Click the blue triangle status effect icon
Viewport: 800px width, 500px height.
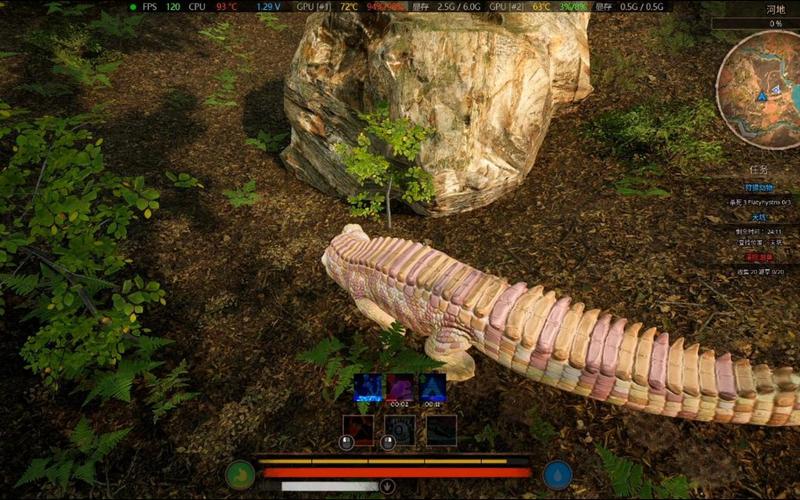tap(433, 388)
